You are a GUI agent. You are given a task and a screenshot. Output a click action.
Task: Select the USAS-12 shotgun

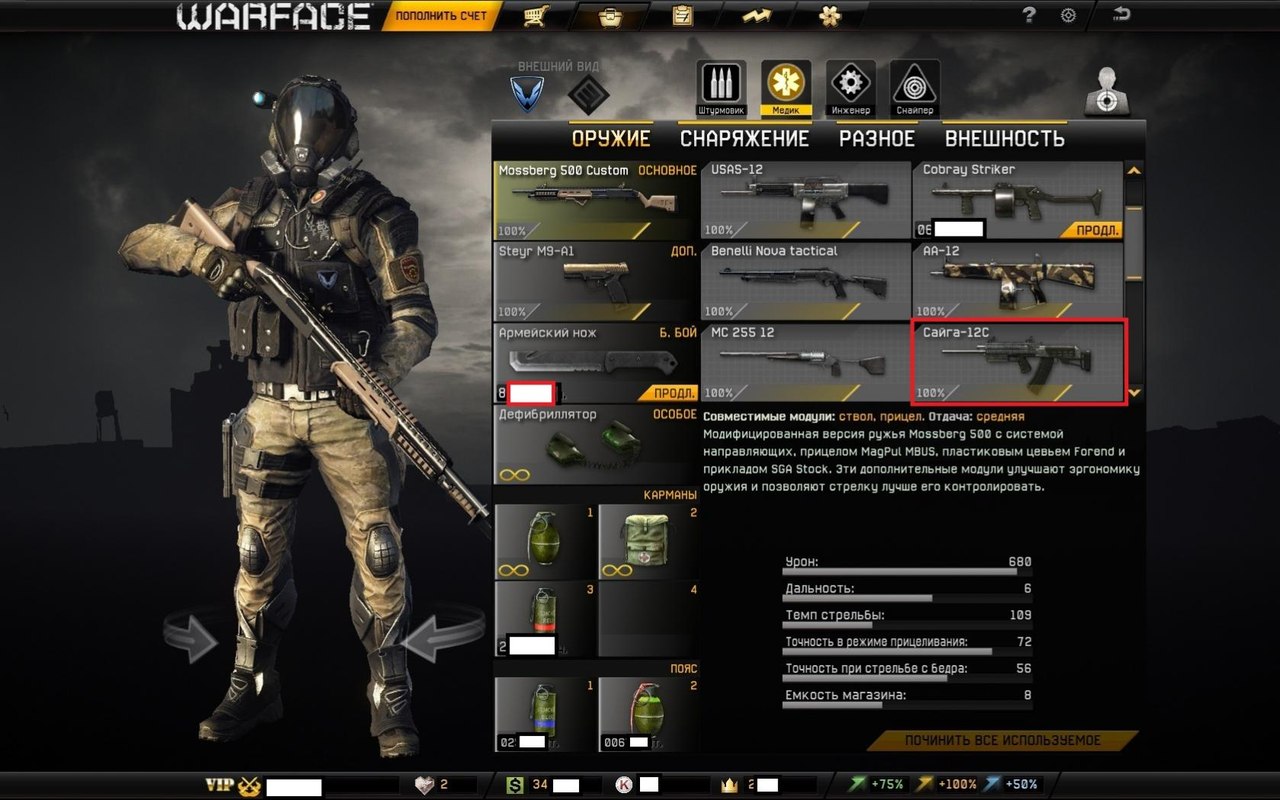pyautogui.click(x=805, y=200)
